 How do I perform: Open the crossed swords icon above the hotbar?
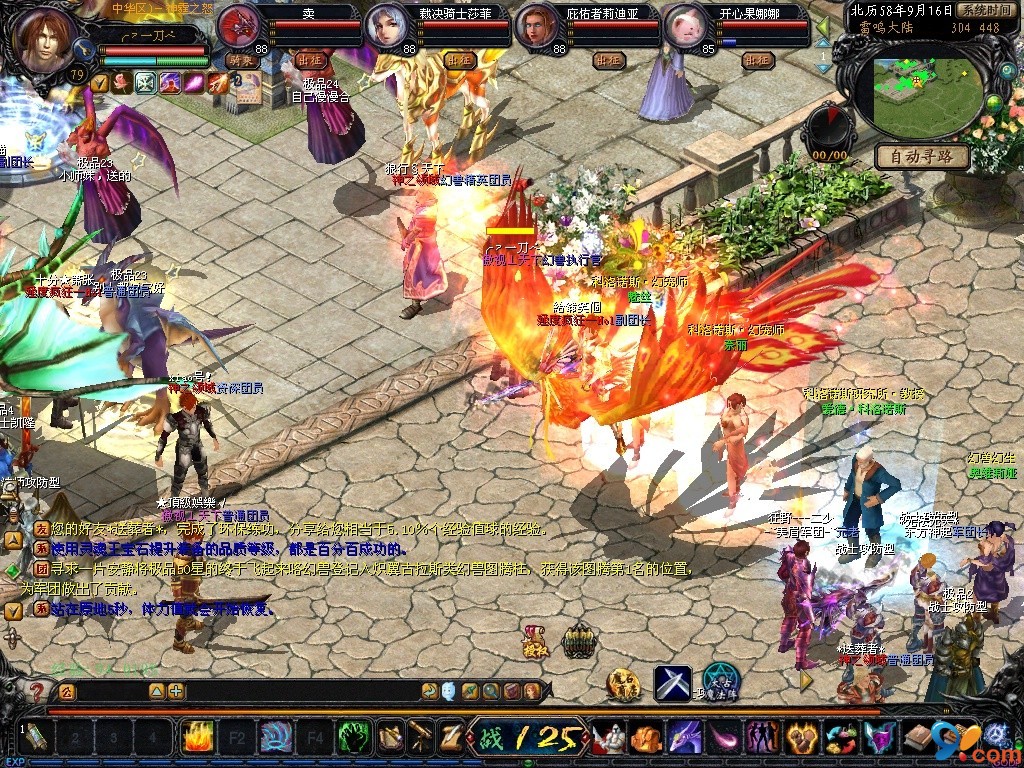672,683
